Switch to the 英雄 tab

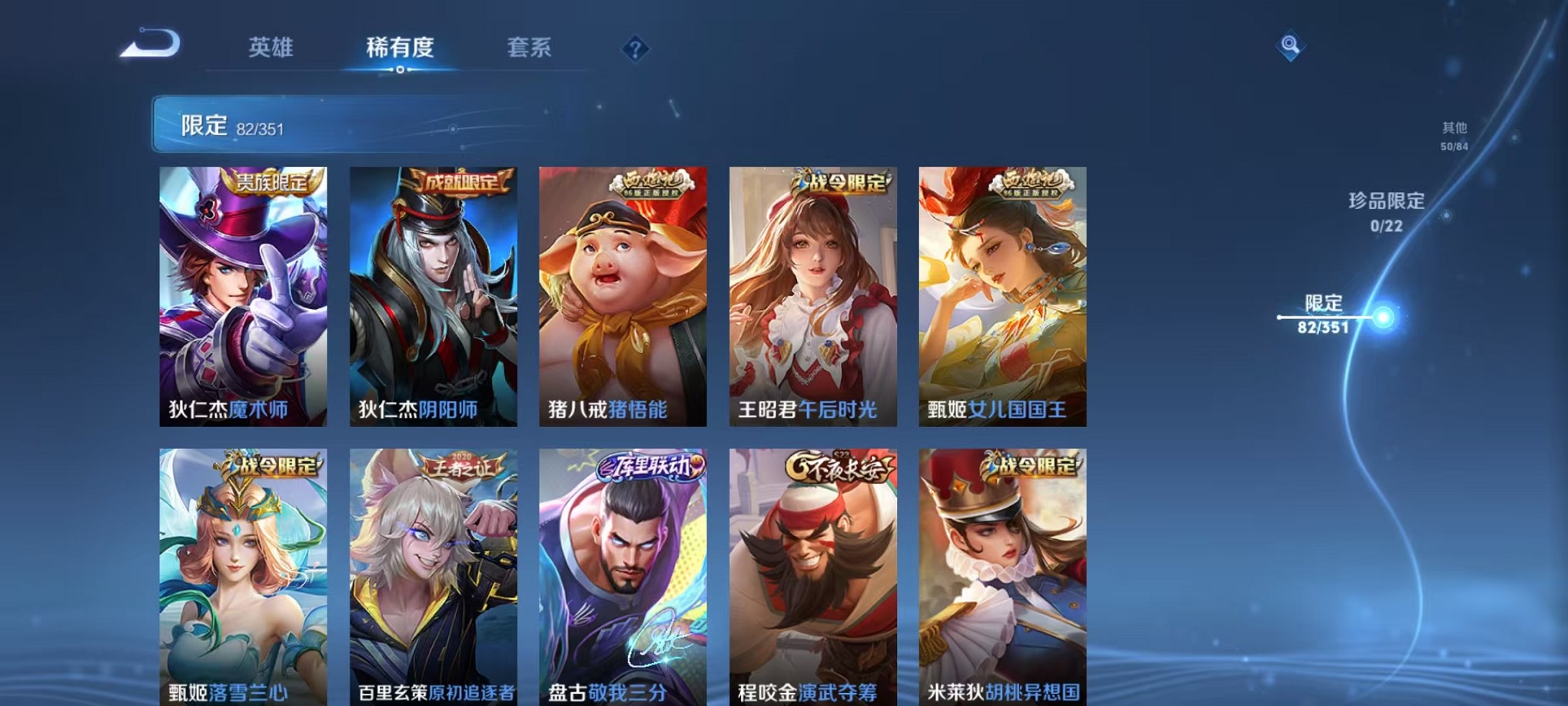[271, 48]
